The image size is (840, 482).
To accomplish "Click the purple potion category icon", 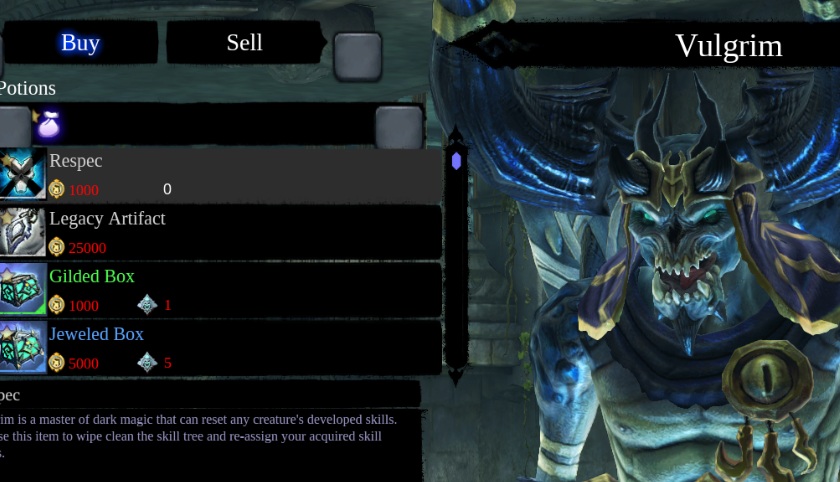I will (x=48, y=125).
